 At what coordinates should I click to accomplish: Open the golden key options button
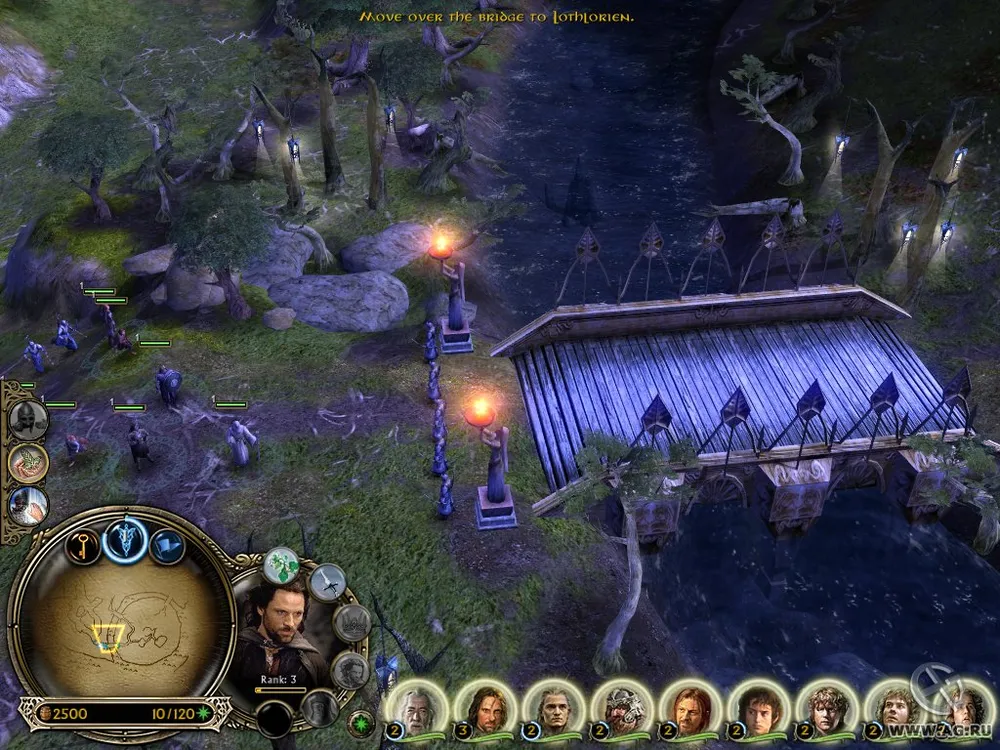pos(83,546)
